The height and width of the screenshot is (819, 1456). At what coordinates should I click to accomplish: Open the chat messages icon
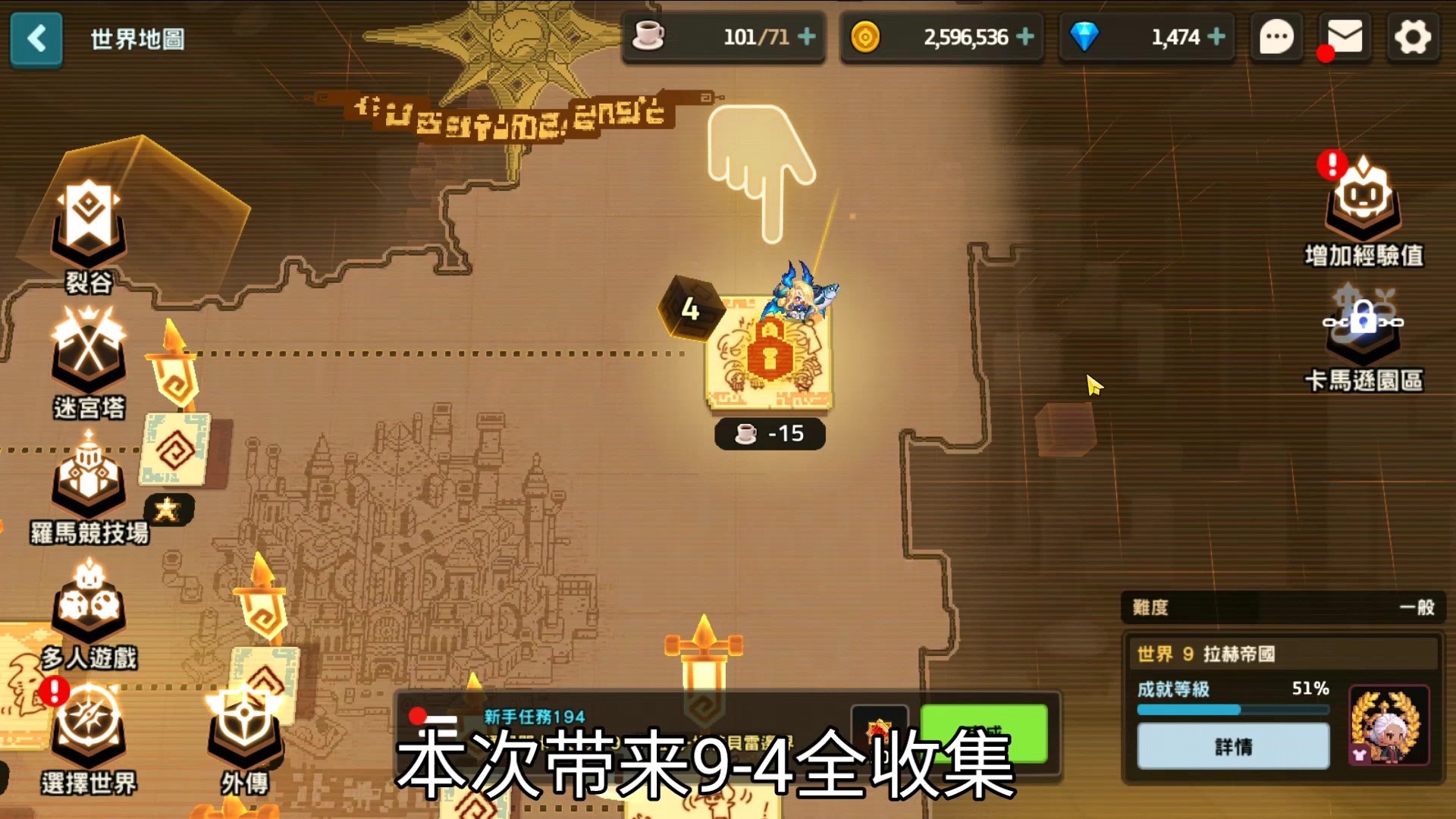[1276, 37]
